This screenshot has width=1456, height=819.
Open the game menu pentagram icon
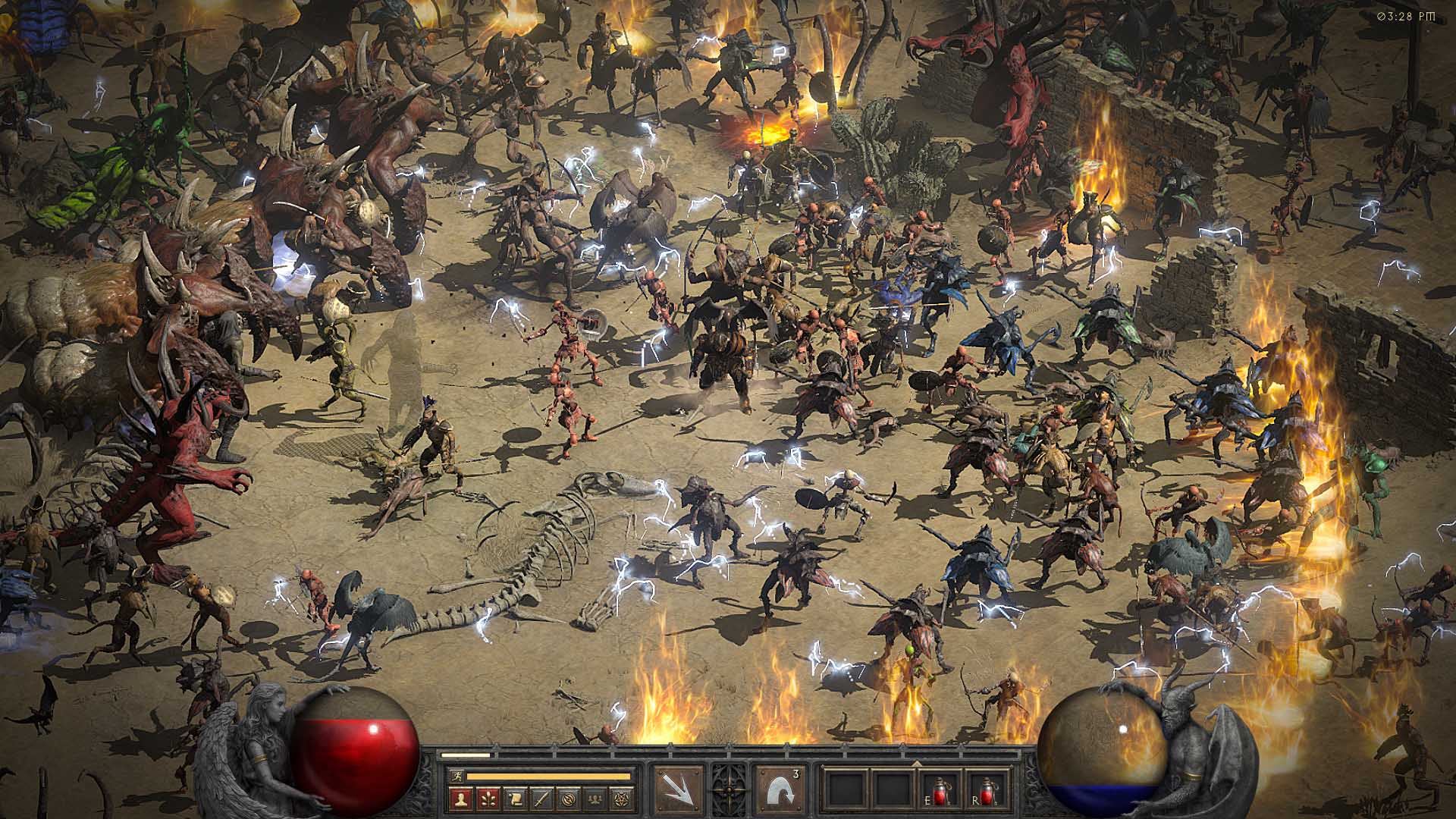623,797
